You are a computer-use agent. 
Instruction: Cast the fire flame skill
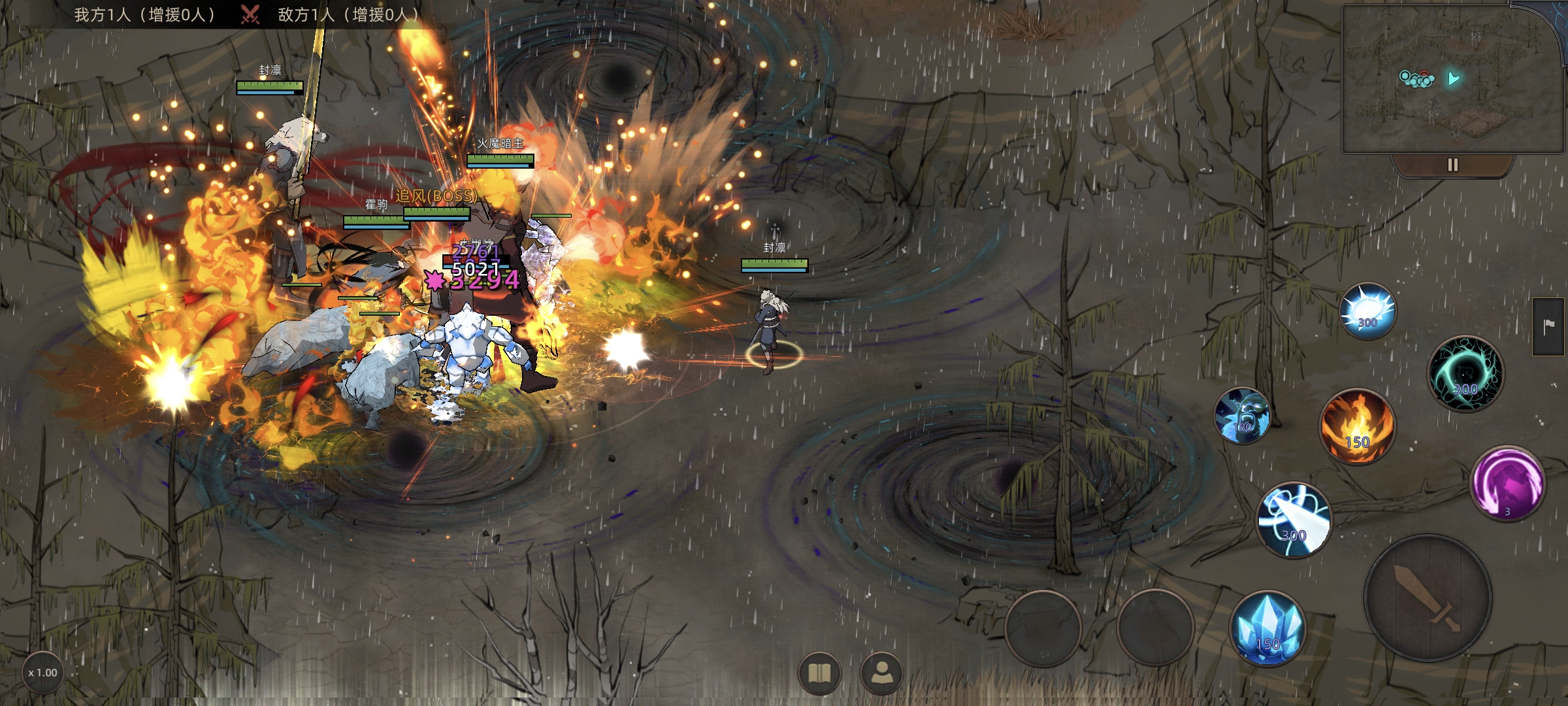[1357, 426]
